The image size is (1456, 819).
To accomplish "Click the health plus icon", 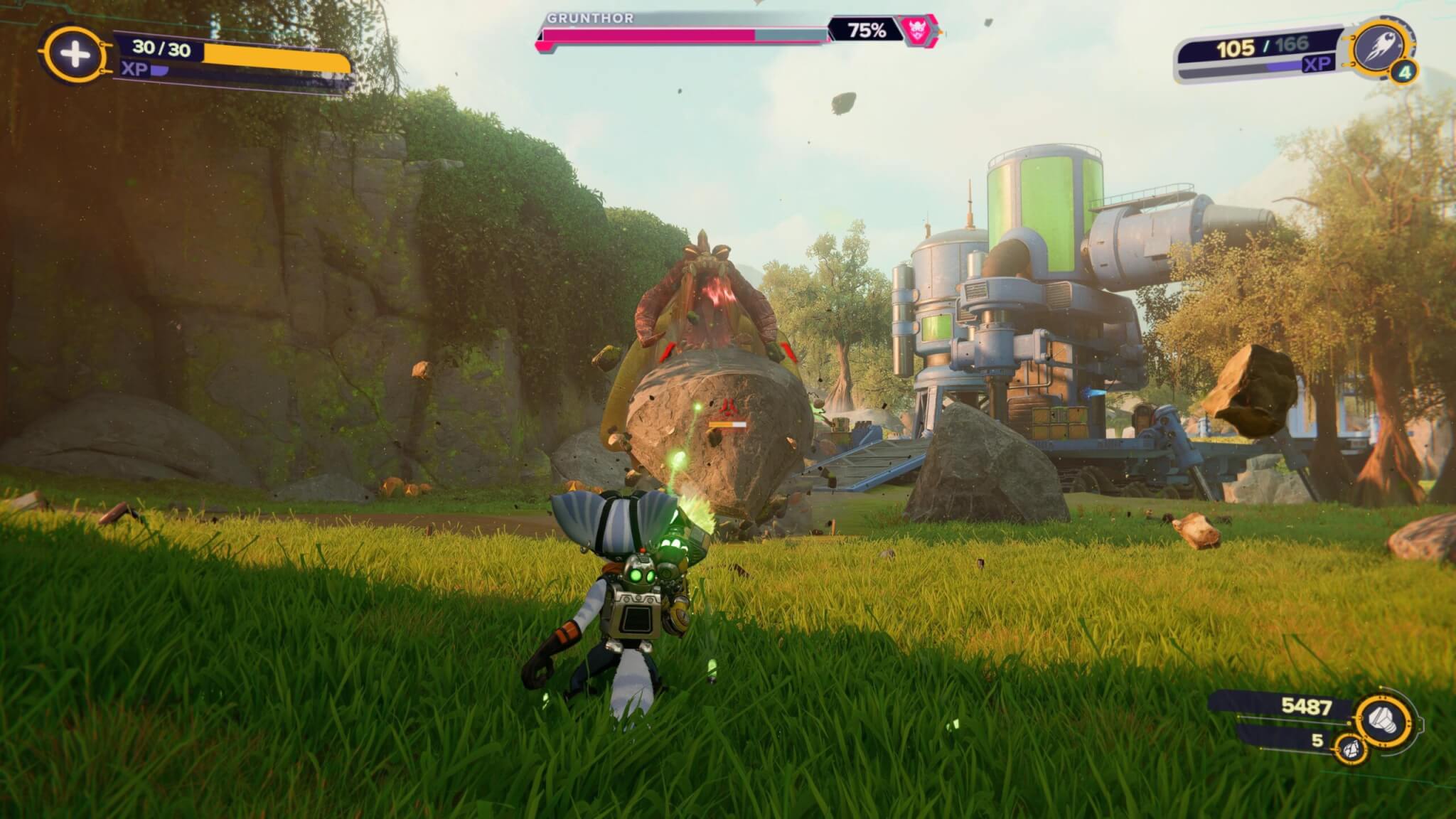I will [x=74, y=55].
